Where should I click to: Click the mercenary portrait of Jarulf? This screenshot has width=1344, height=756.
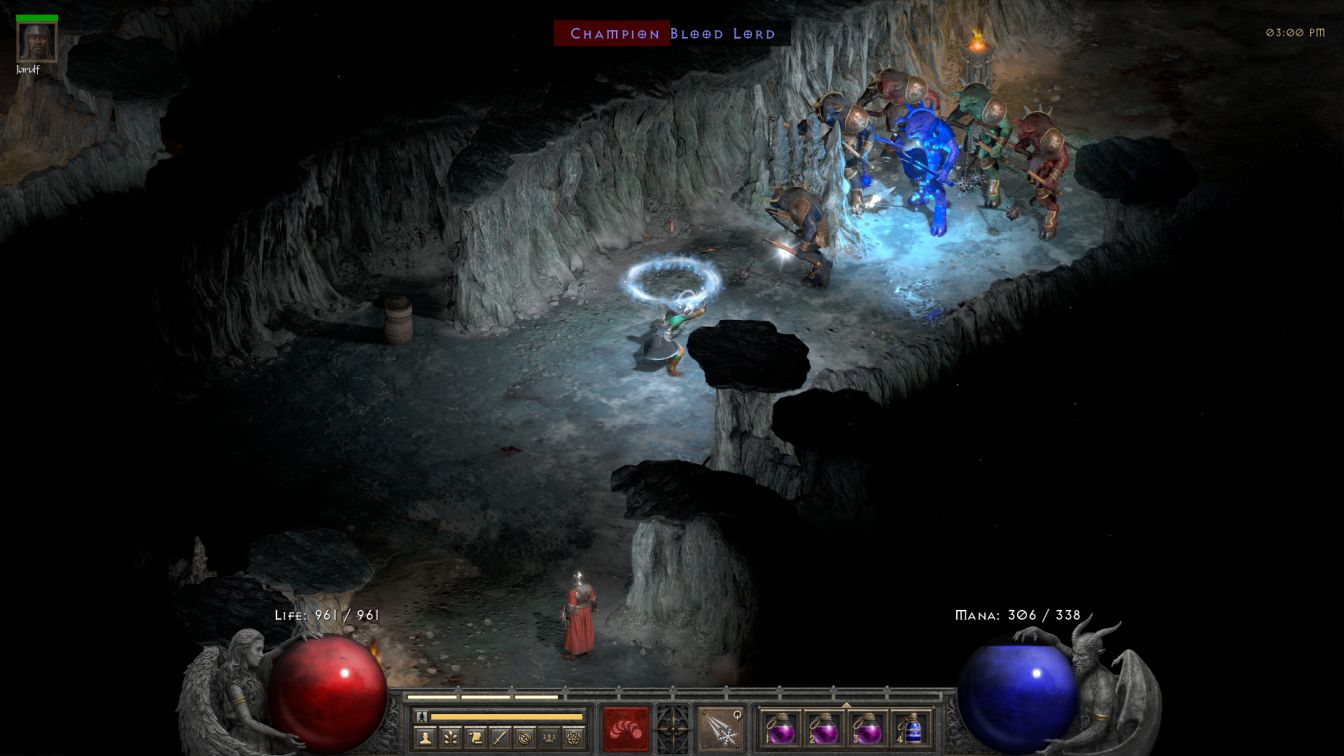point(37,42)
